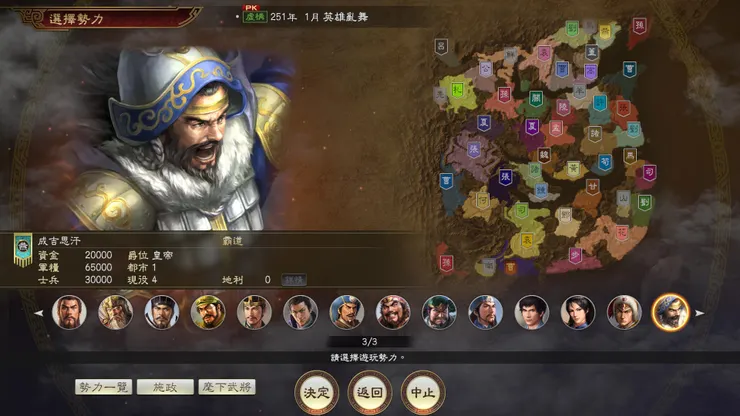Click the left arrow of the ruler list
Viewport: 740px width, 416px height.
(x=39, y=313)
